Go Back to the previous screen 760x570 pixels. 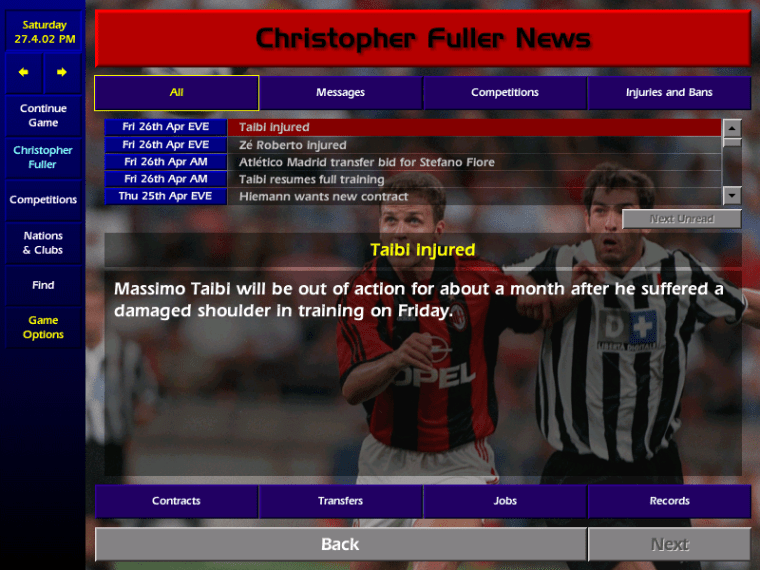coord(340,544)
